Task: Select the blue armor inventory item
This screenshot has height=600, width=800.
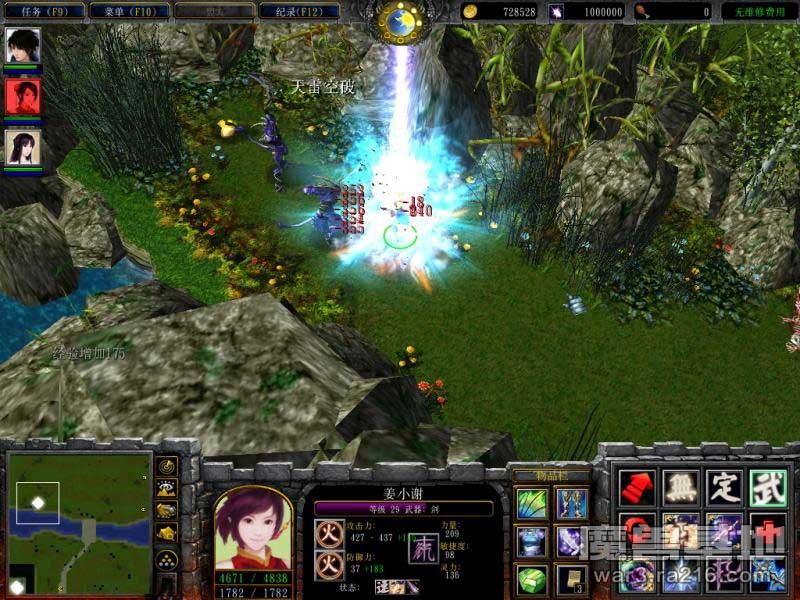Action: click(x=532, y=541)
